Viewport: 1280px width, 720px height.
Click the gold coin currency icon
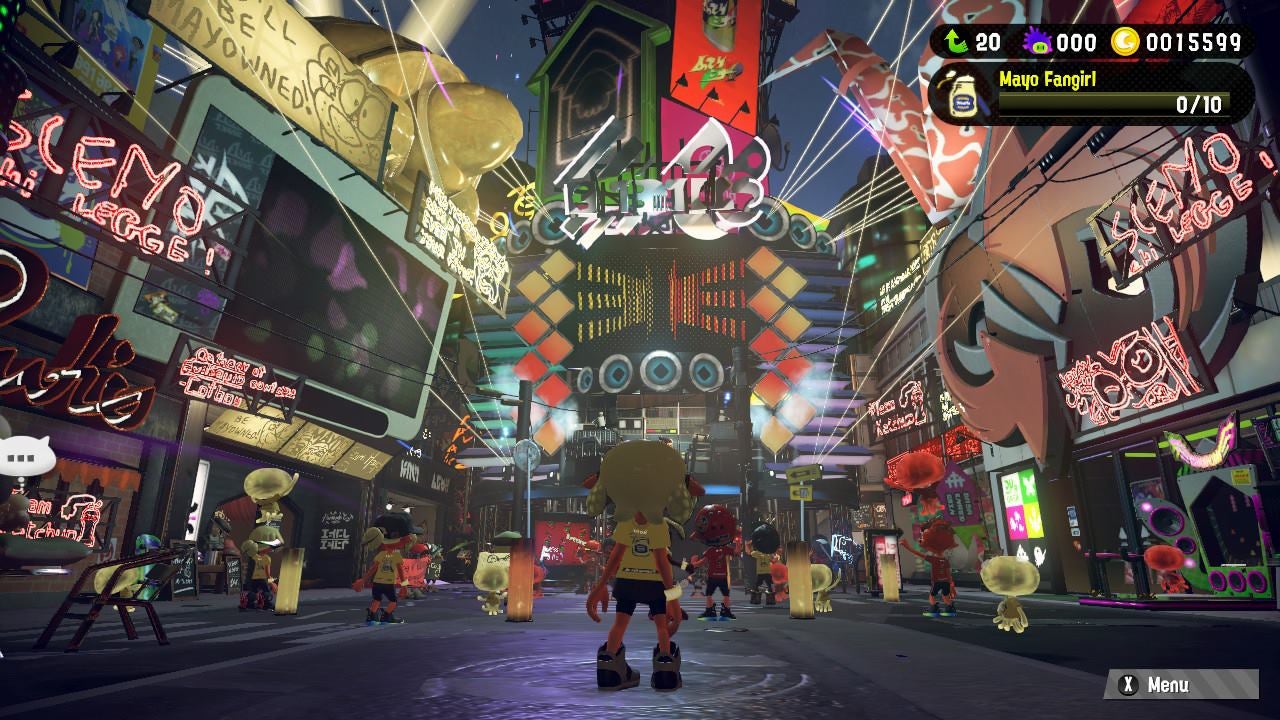1126,42
